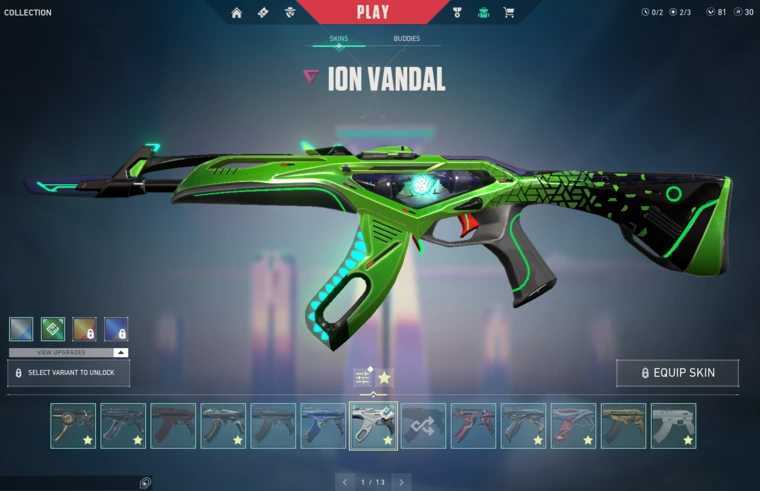Click the PLAY button
The image size is (760, 491).
373,12
